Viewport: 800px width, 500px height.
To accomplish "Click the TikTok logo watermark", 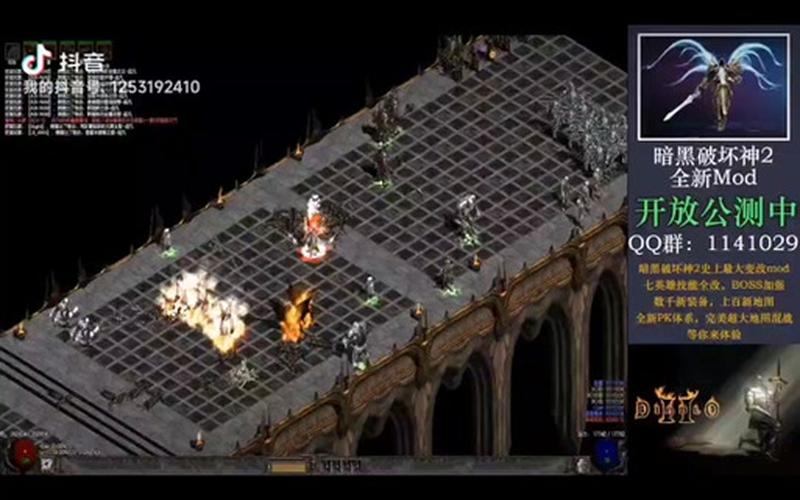I will coord(38,61).
